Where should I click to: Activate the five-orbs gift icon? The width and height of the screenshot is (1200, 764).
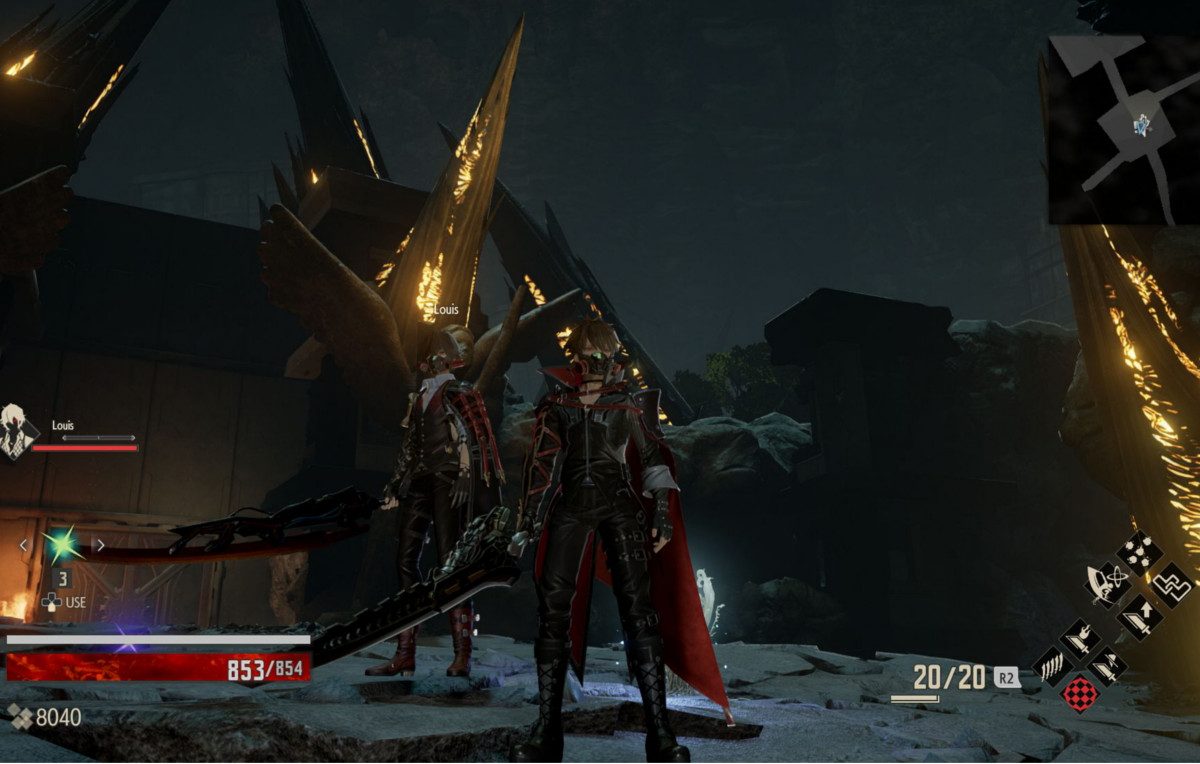[1138, 552]
